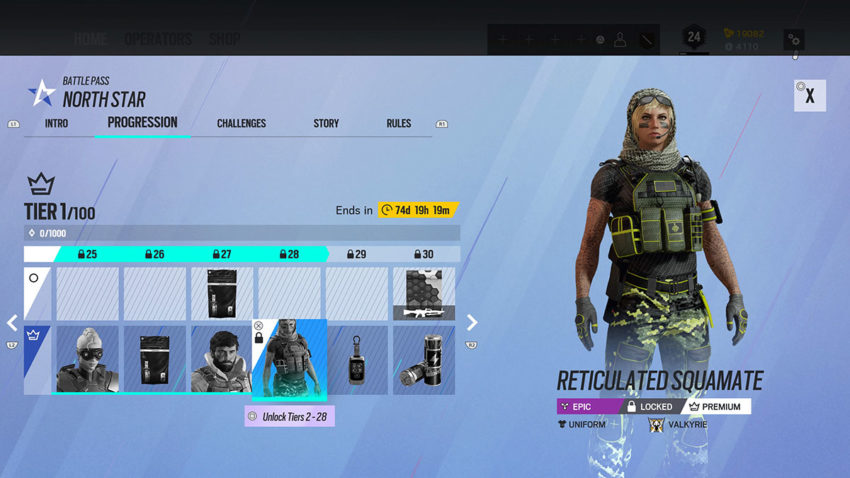Pick the tier 27 bearded operator reward
Image resolution: width=850 pixels, height=478 pixels.
(x=221, y=359)
